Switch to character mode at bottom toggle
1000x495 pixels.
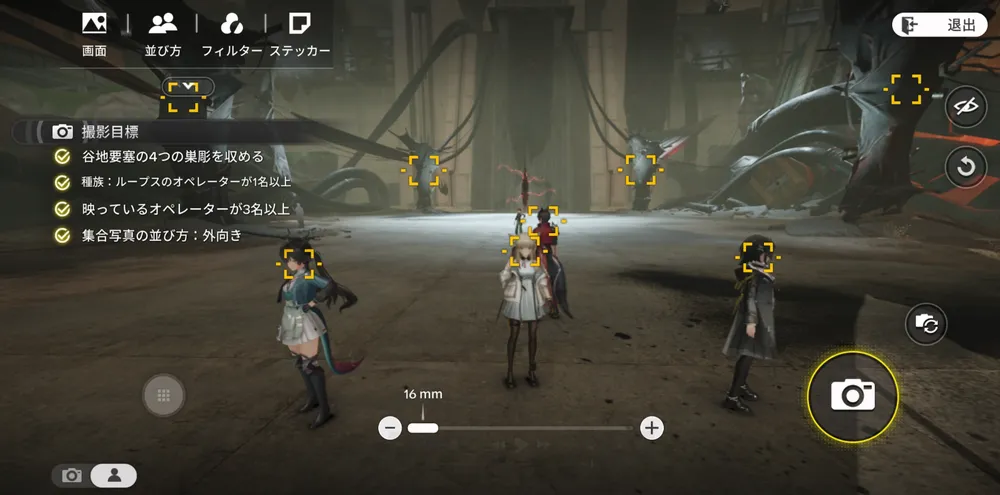114,476
